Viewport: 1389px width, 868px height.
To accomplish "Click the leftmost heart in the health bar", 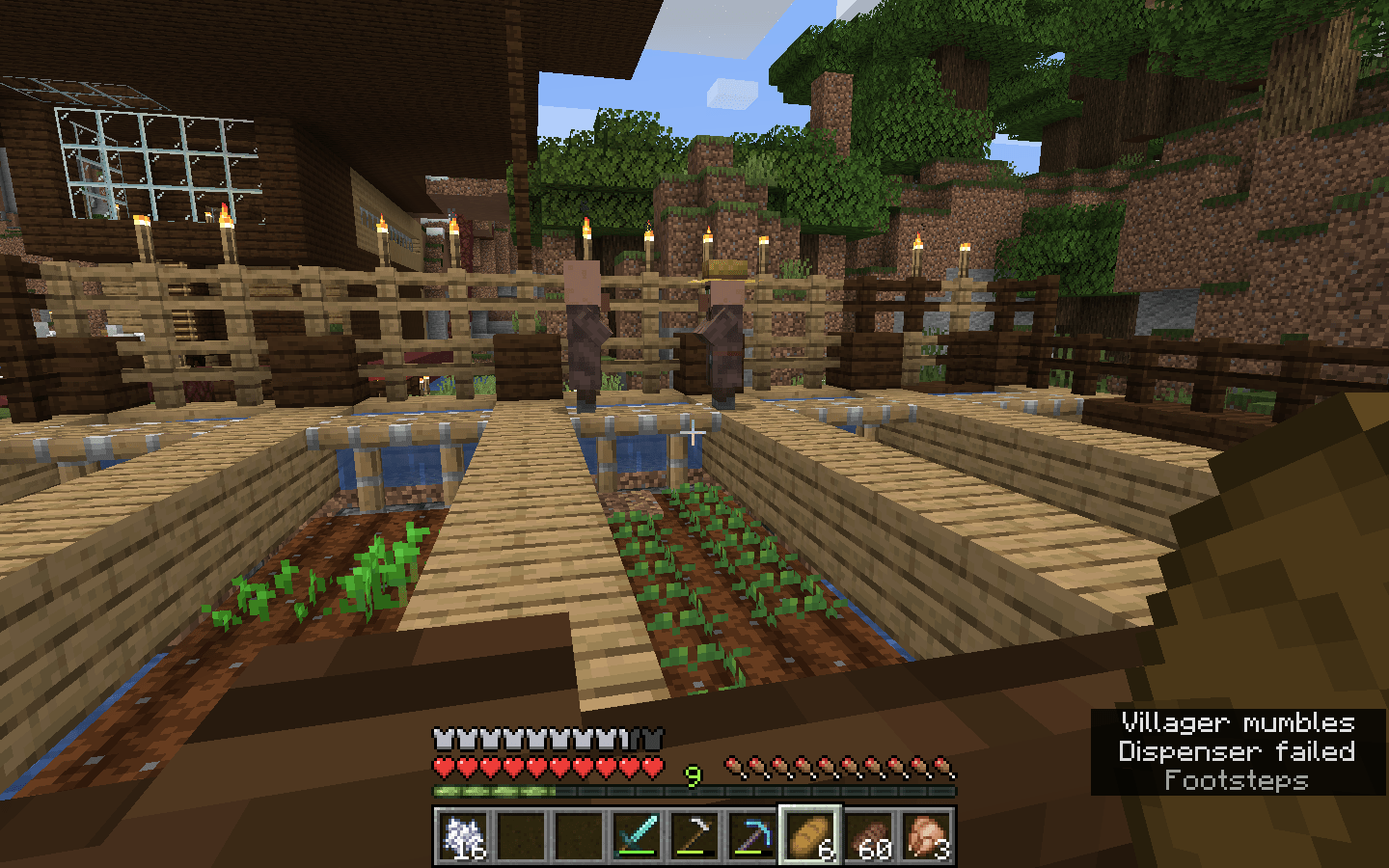I will point(444,765).
